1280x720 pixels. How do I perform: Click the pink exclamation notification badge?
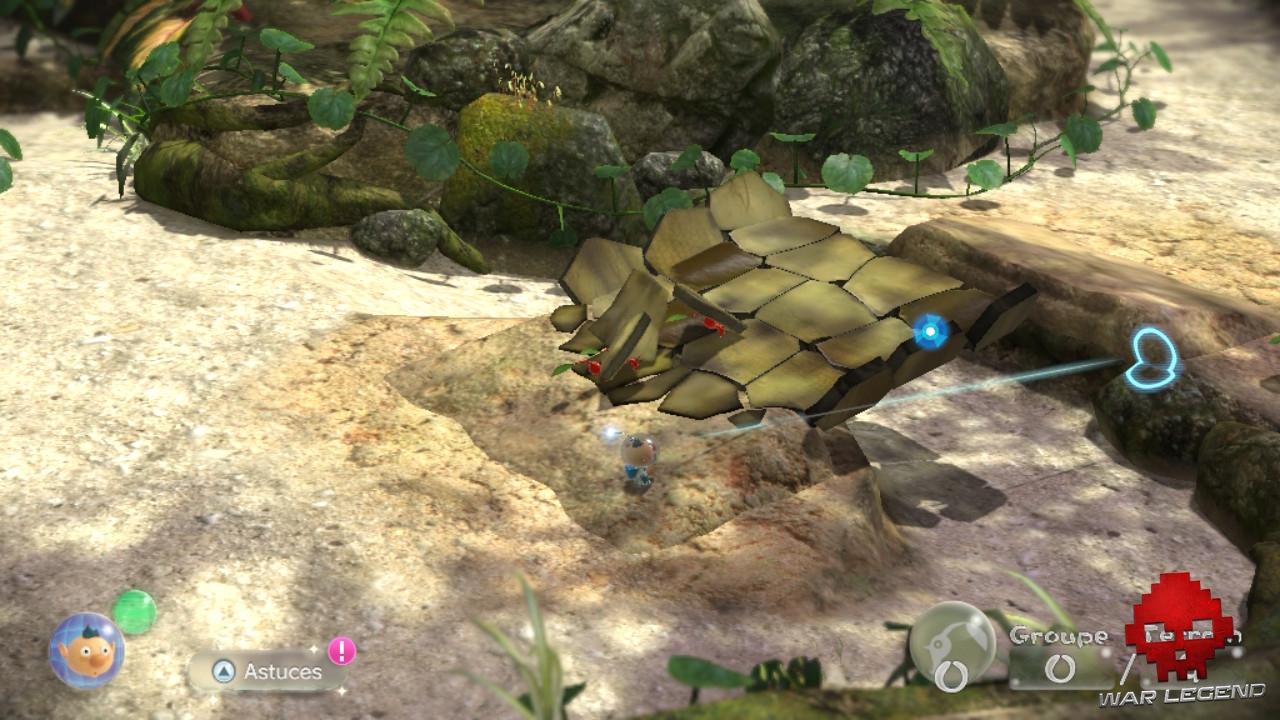point(339,651)
